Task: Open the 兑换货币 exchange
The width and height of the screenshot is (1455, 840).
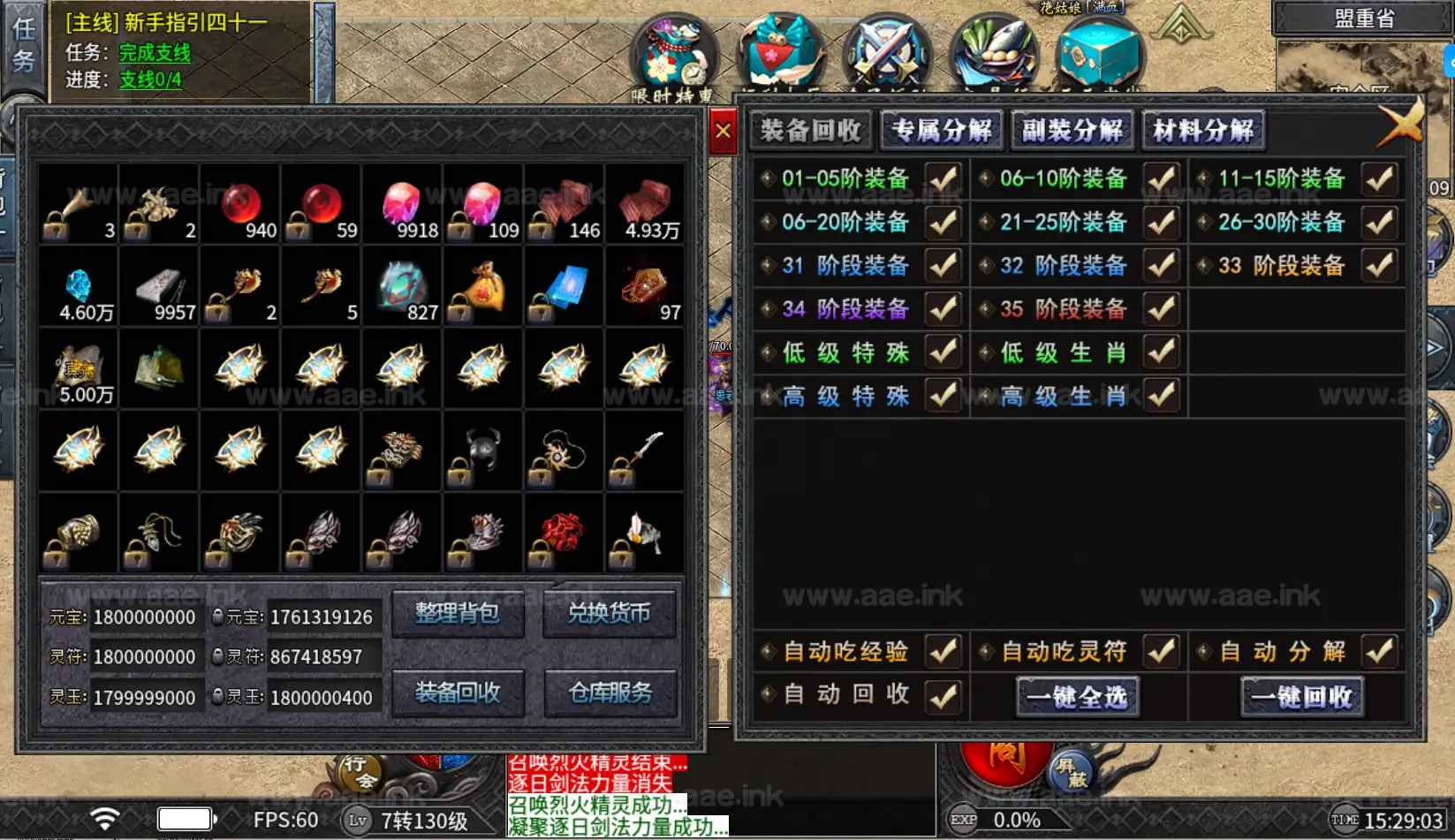Action: click(x=610, y=613)
